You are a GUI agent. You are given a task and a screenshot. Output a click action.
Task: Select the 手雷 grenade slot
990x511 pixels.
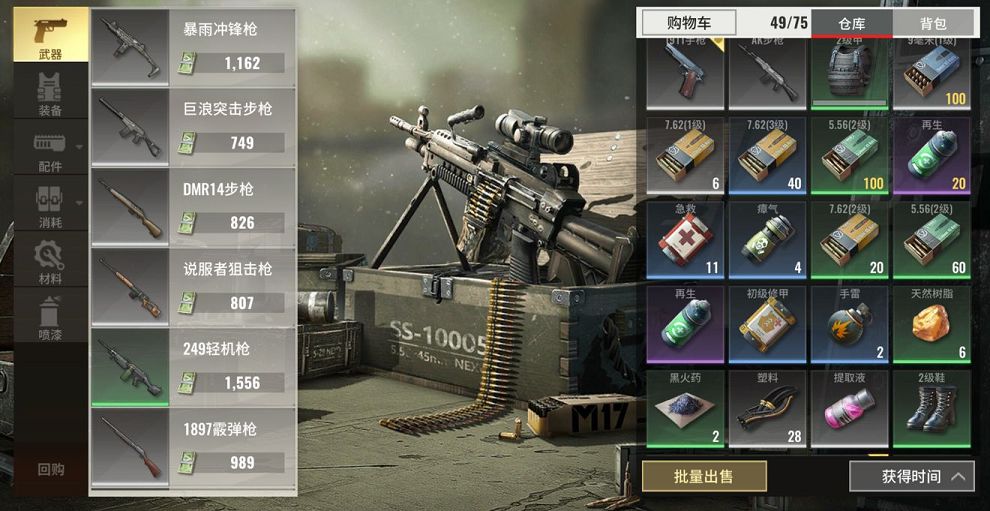(849, 323)
